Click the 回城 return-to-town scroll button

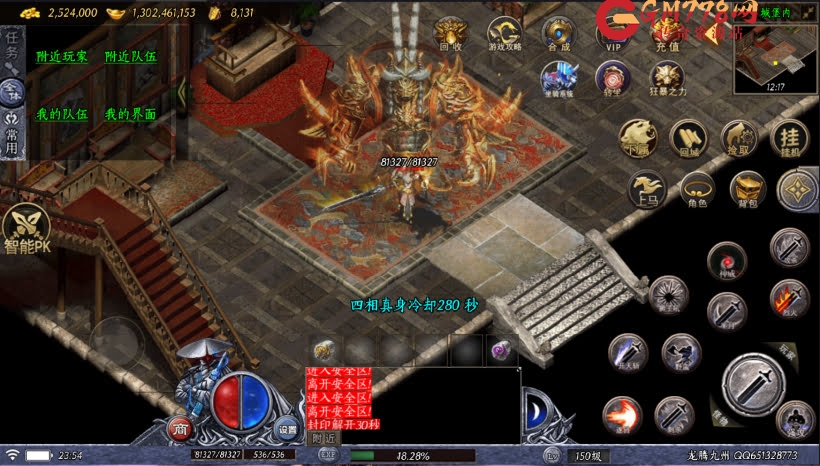click(688, 139)
